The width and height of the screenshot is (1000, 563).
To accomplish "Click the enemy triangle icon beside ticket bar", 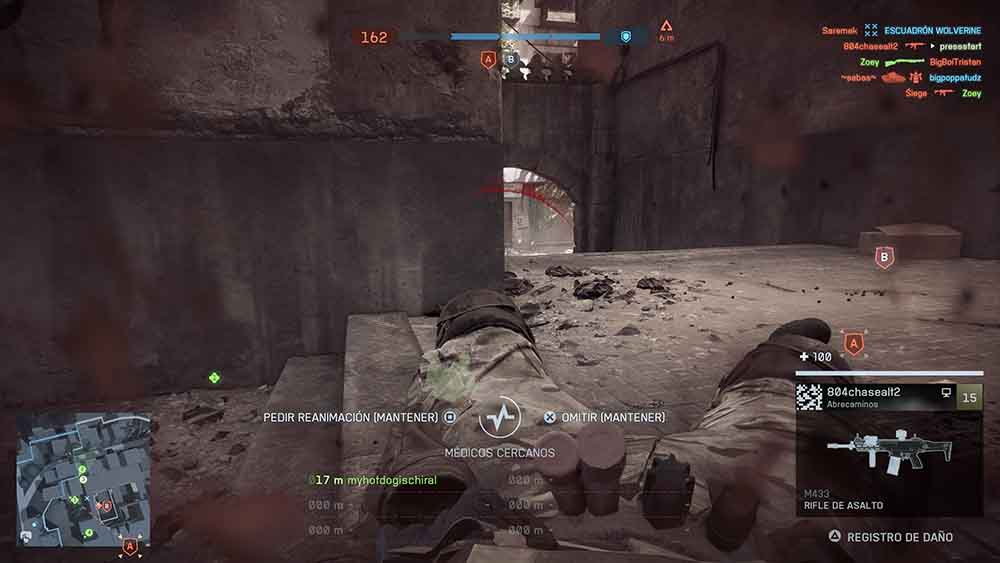I will pos(666,27).
